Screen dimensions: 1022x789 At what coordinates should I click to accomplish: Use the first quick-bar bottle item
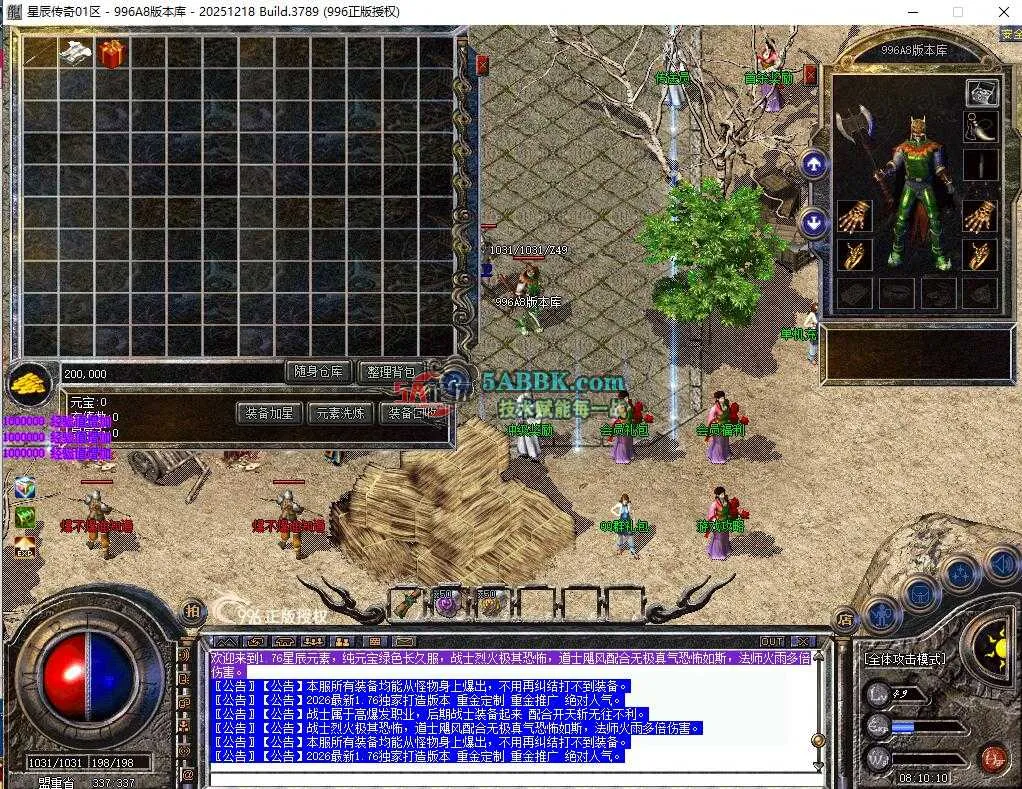tap(407, 602)
